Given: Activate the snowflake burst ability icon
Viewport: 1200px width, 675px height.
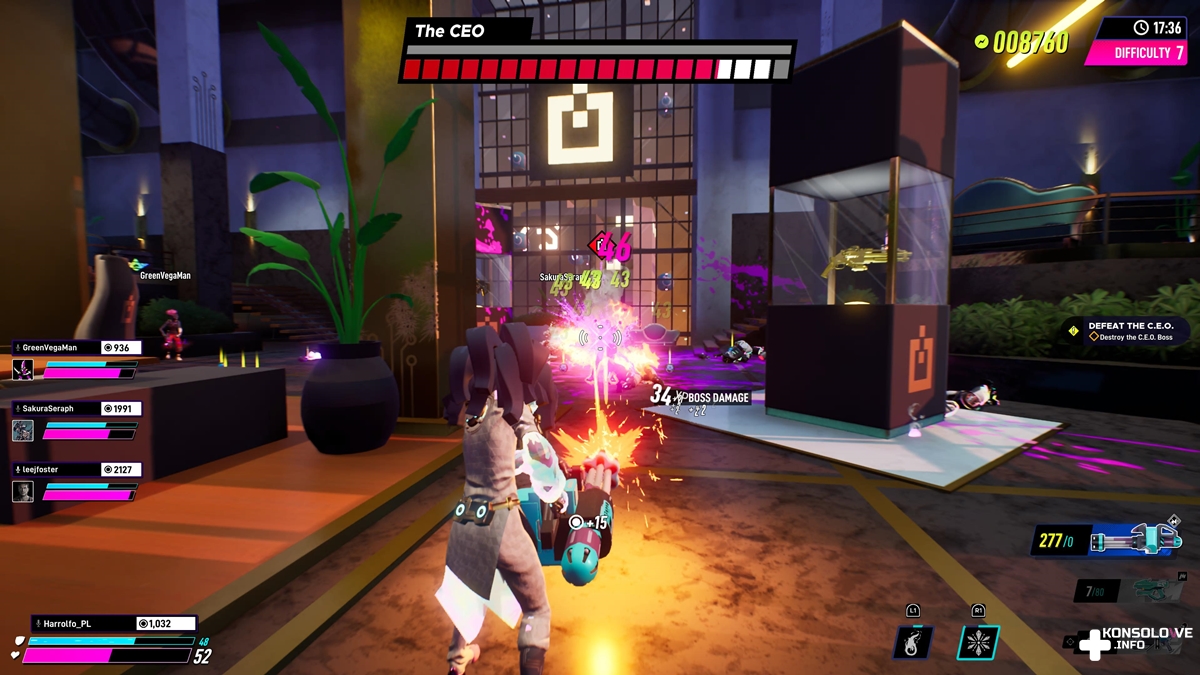Looking at the screenshot, I should (978, 641).
